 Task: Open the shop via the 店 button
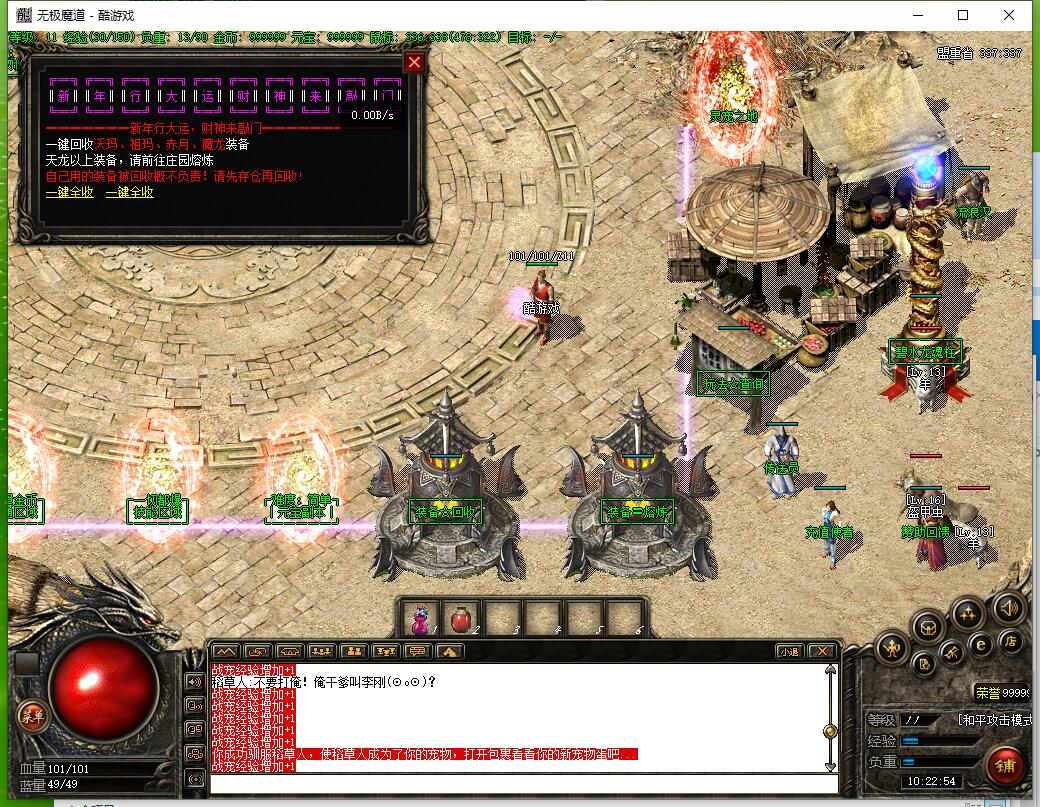click(1011, 641)
